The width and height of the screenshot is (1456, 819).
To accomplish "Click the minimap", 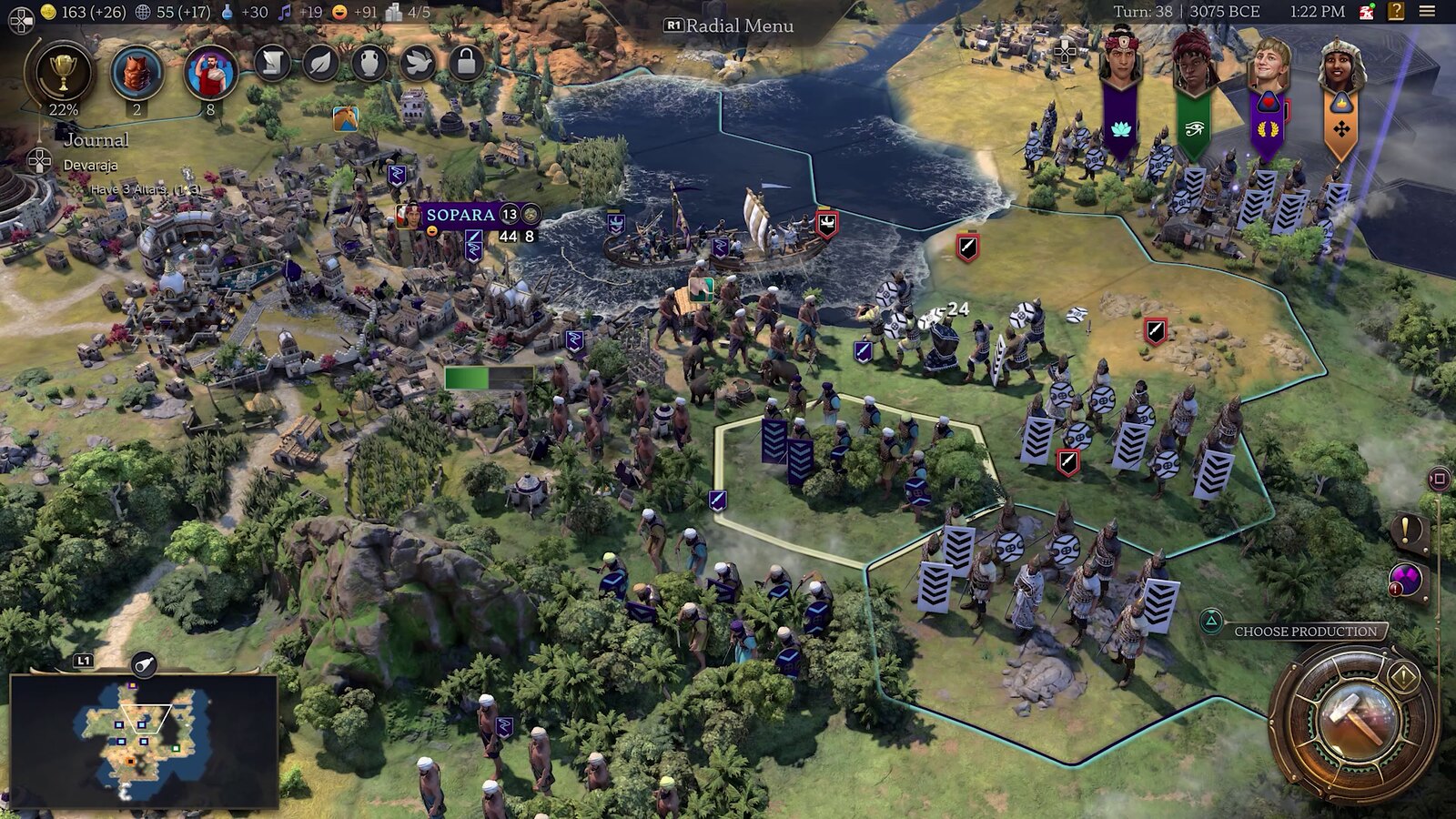I will click(143, 740).
